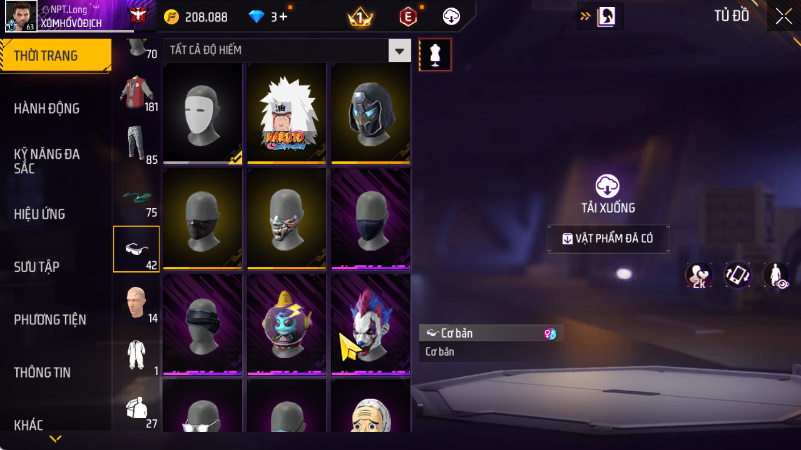Click the VẬT PHẨM ĐÃ CÓ button
This screenshot has width=801, height=450.
click(608, 239)
